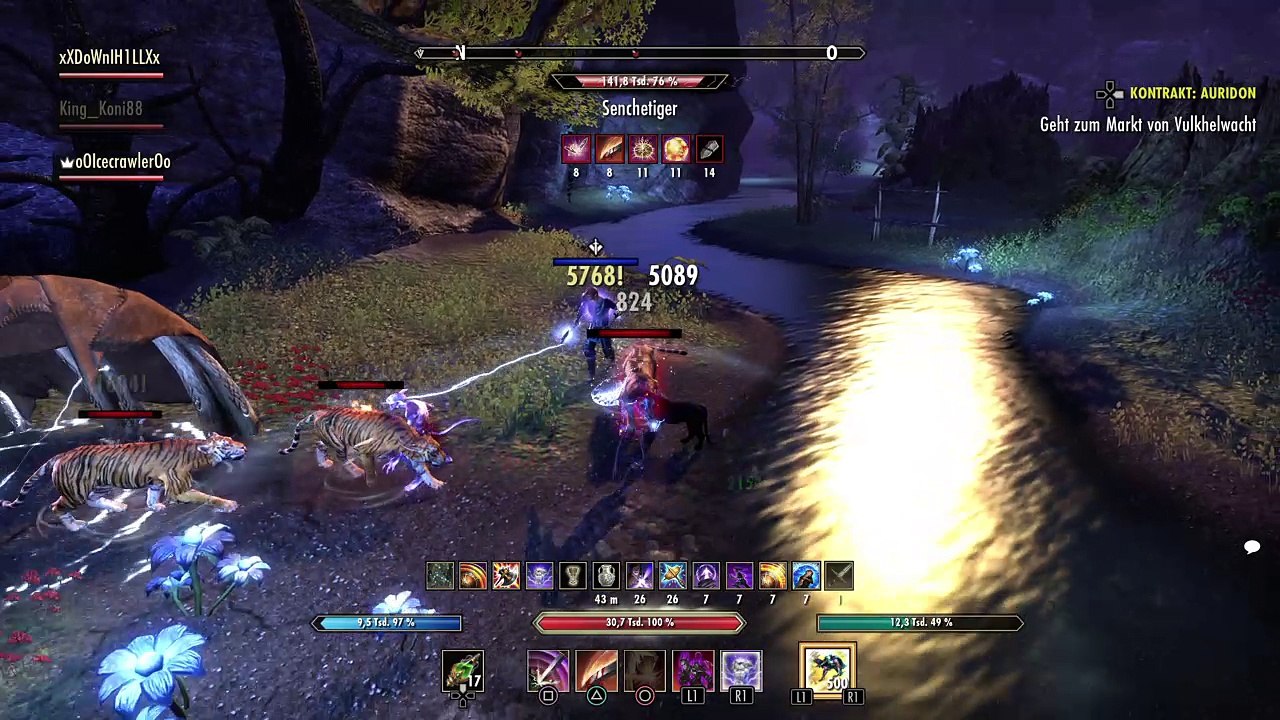
Task: Cast the orange flaming blade ability
Action: (596, 670)
